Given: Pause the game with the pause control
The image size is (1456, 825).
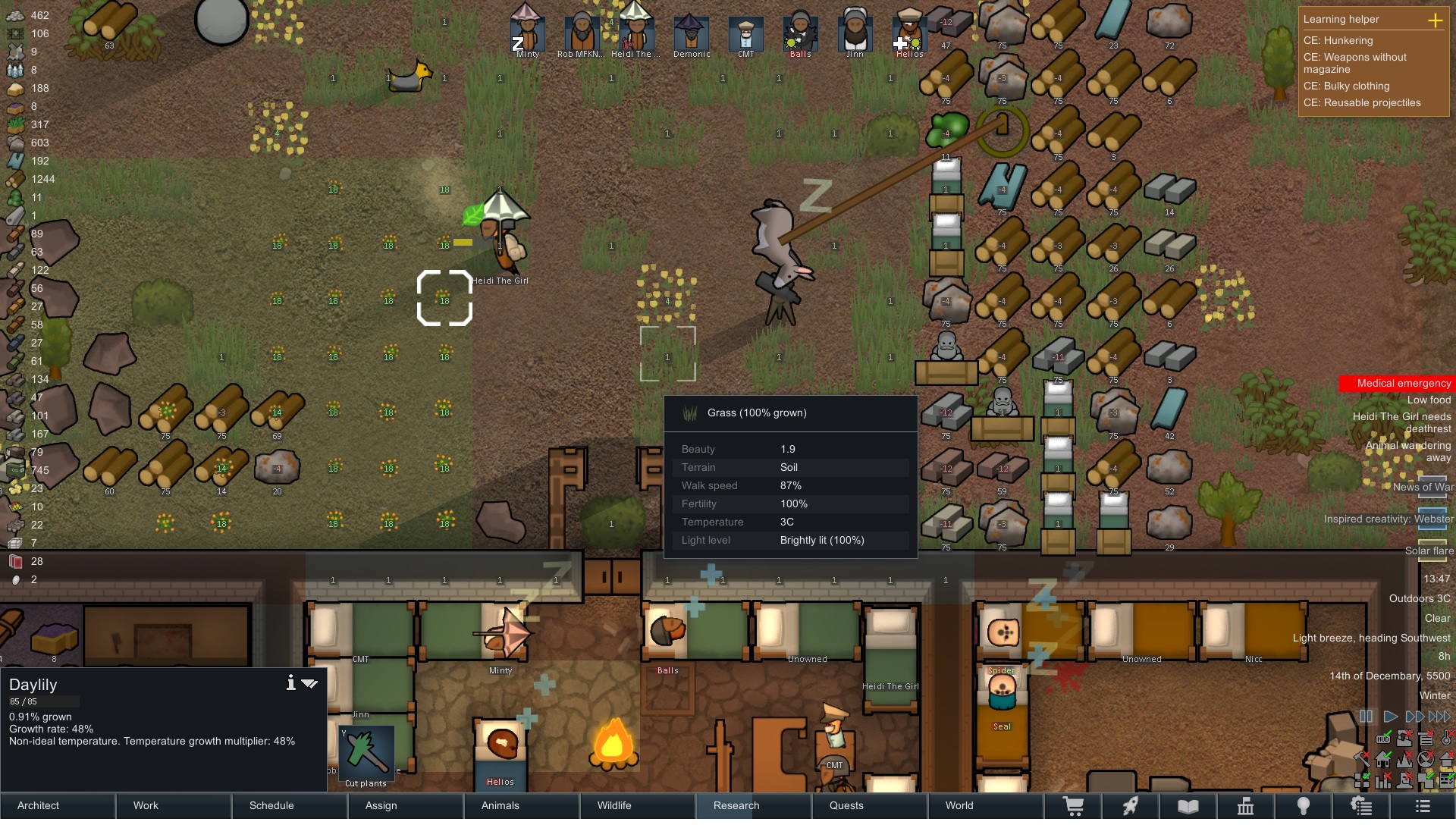Looking at the screenshot, I should [x=1367, y=717].
